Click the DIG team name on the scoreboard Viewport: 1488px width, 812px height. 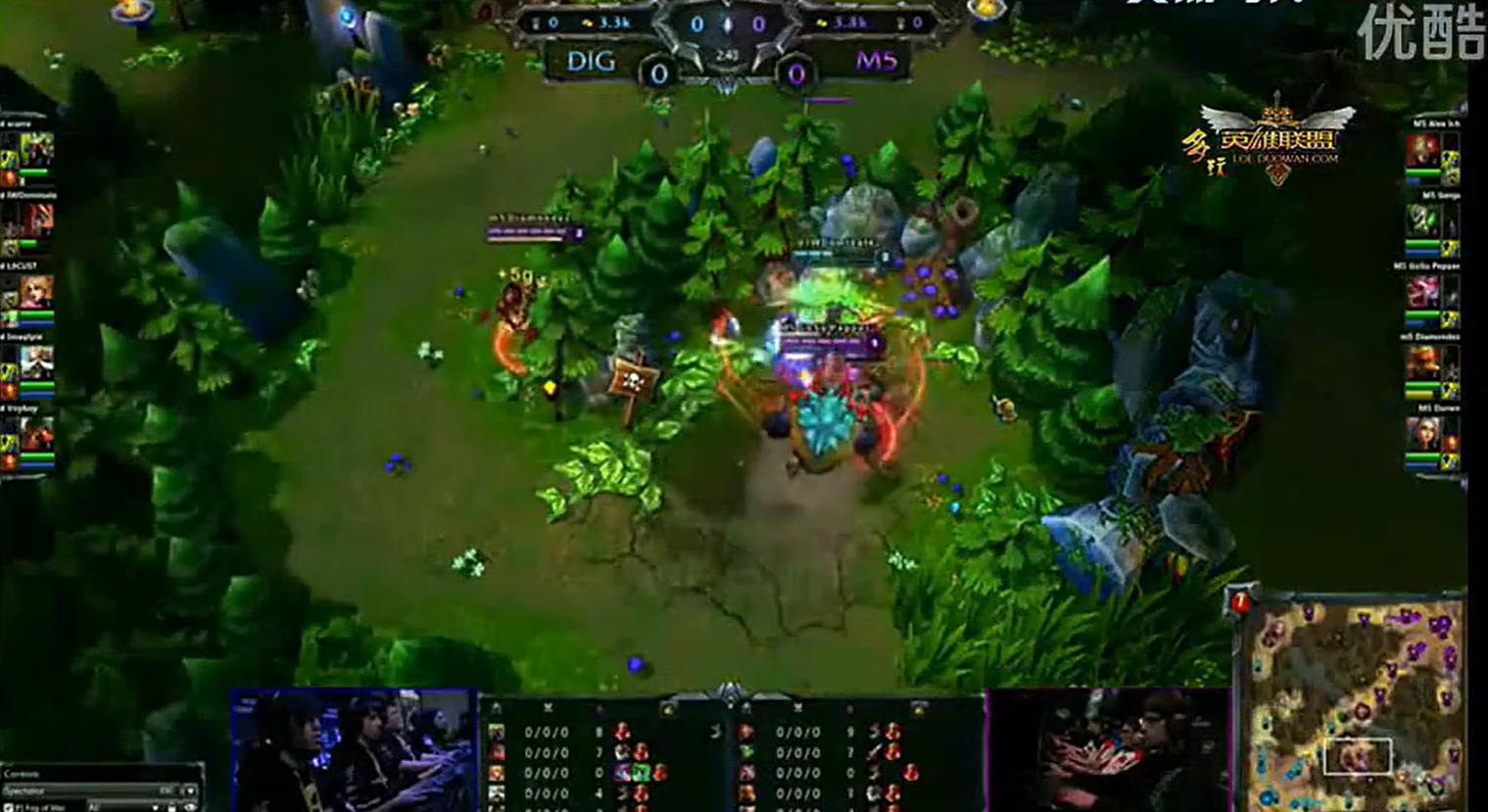(592, 62)
